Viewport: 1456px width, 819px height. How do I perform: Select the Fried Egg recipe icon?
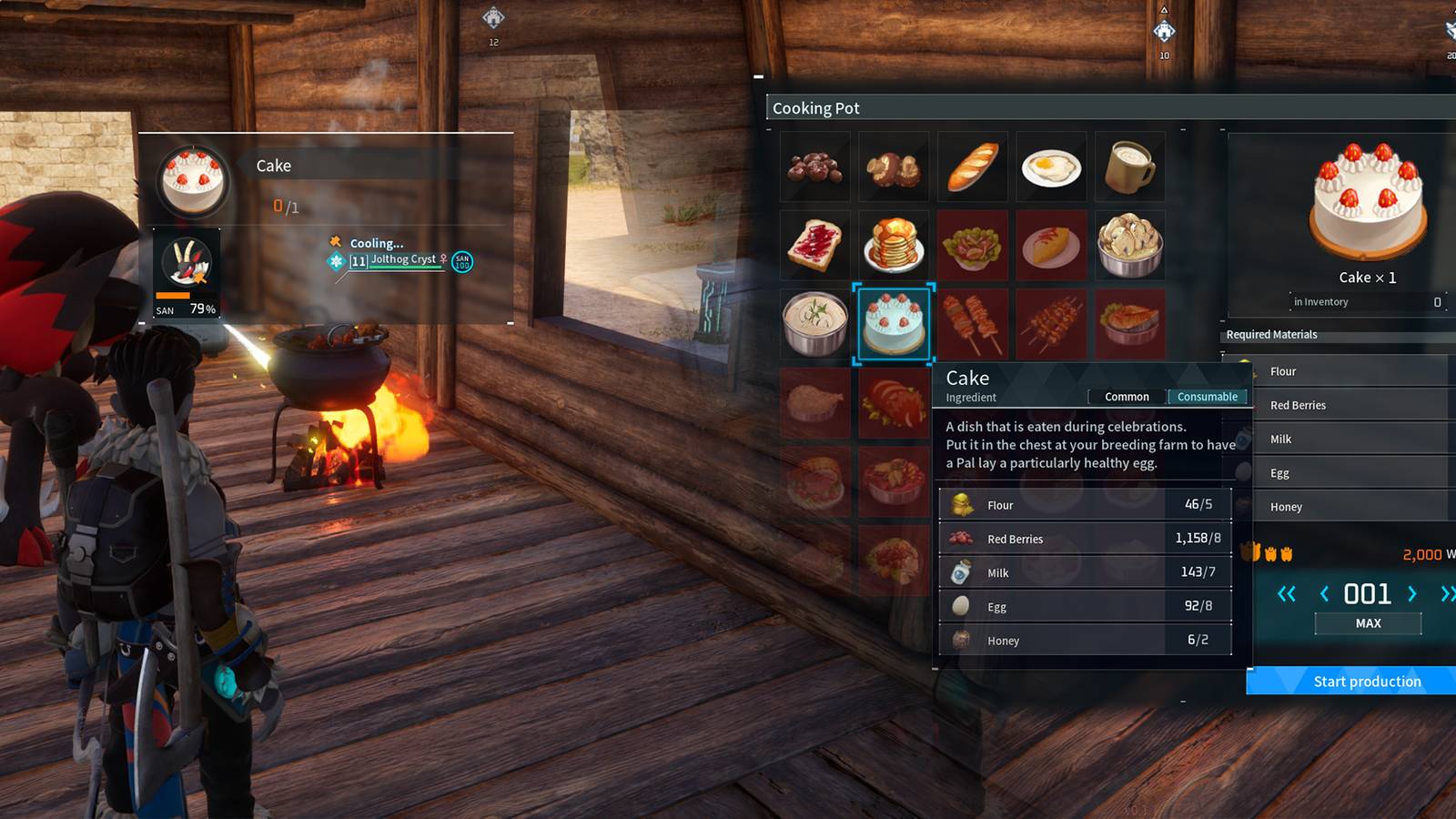point(1051,166)
